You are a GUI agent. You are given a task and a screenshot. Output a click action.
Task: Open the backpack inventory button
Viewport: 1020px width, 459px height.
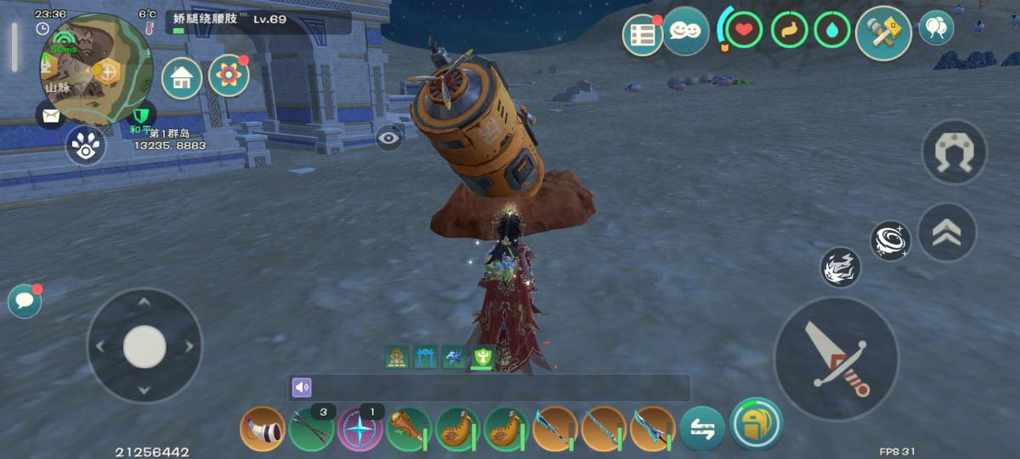click(x=756, y=423)
